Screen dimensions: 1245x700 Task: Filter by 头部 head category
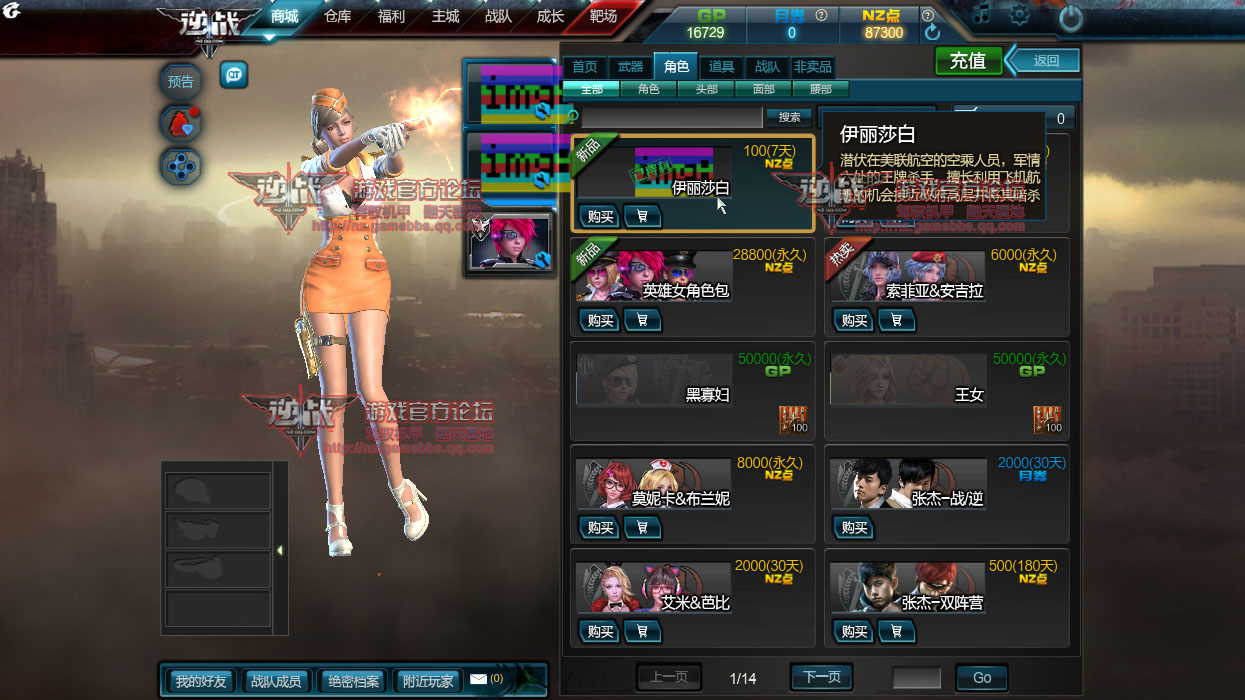pyautogui.click(x=705, y=89)
